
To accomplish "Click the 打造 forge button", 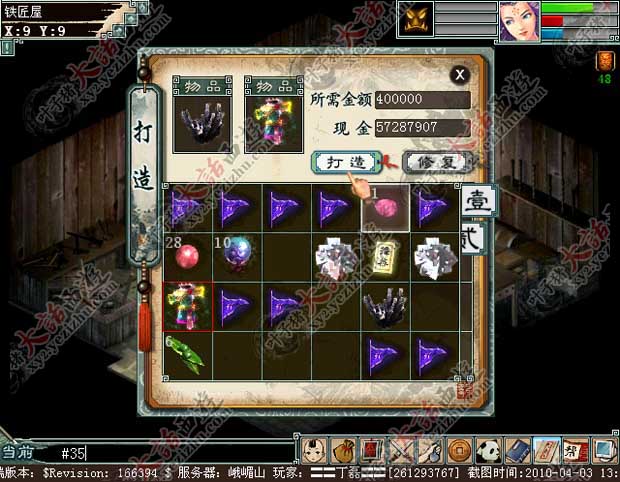I will point(345,161).
